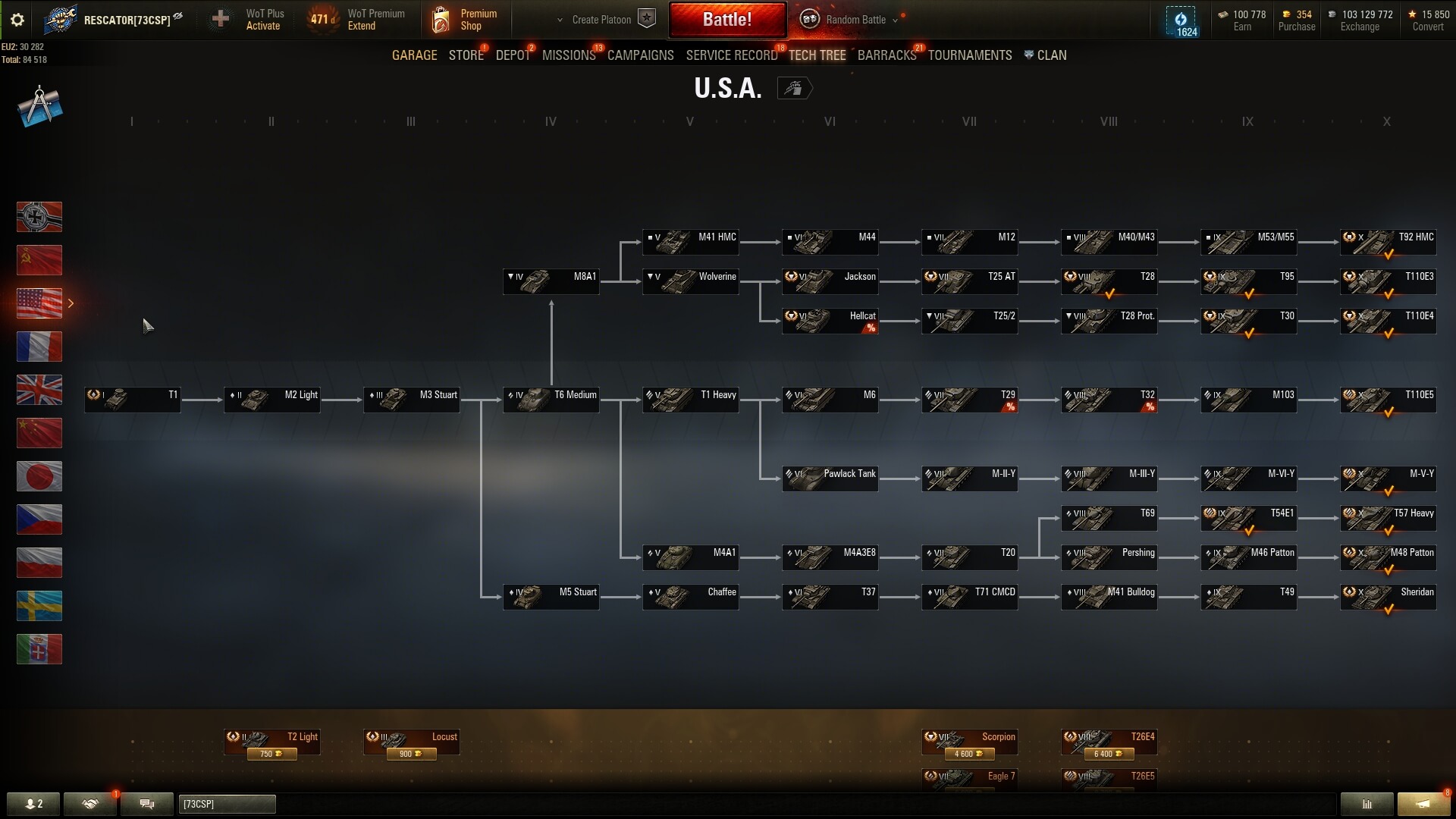Show the Service Record tab
Image resolution: width=1456 pixels, height=819 pixels.
coord(731,55)
